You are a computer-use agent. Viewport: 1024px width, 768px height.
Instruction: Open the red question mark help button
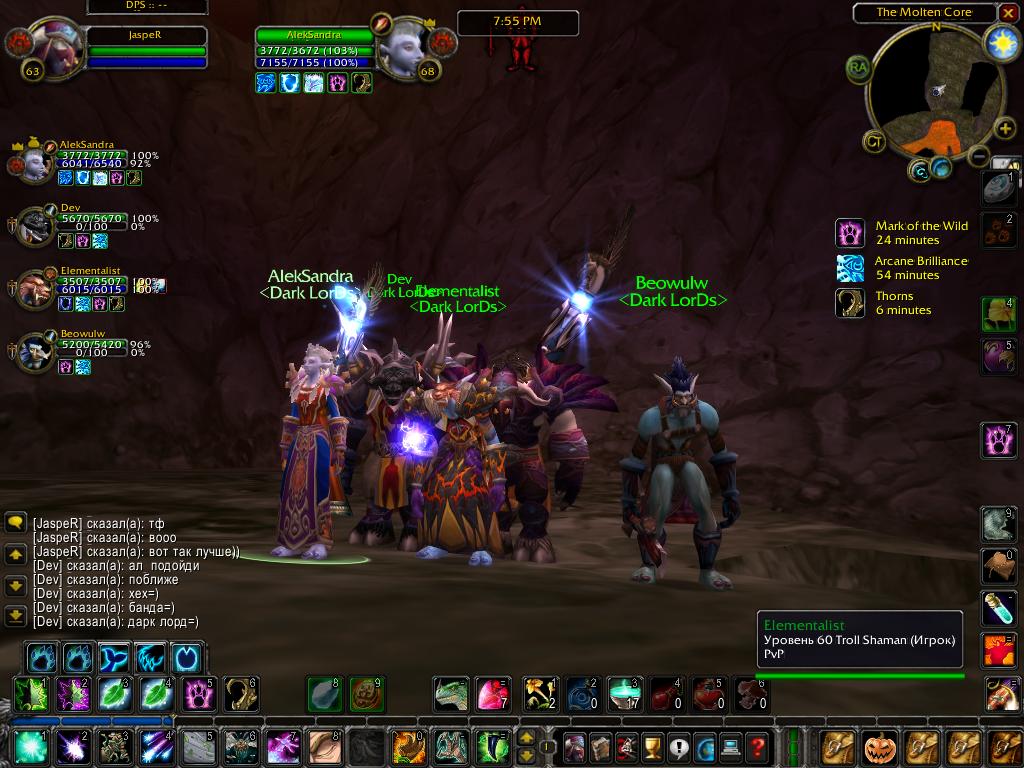click(757, 747)
